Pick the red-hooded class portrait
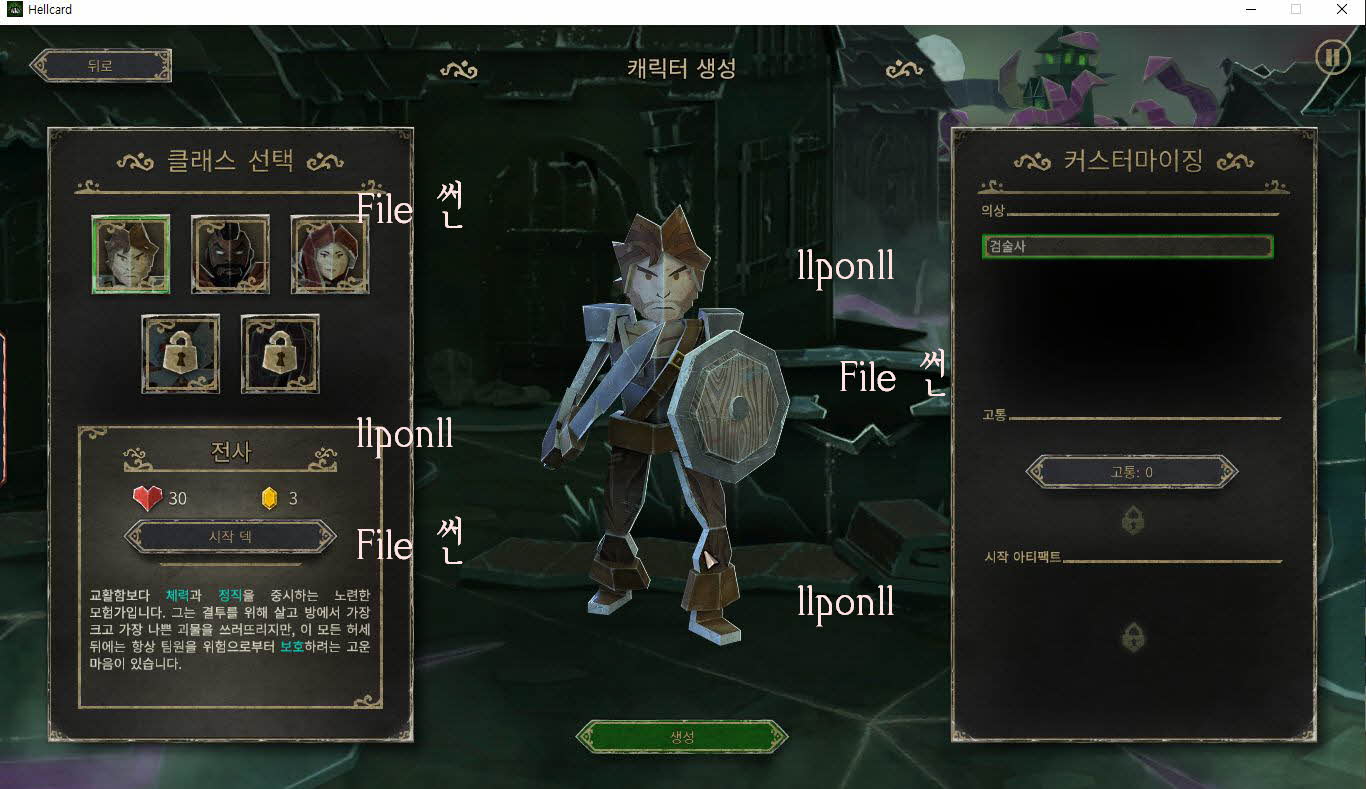The height and width of the screenshot is (789, 1366). [x=330, y=254]
